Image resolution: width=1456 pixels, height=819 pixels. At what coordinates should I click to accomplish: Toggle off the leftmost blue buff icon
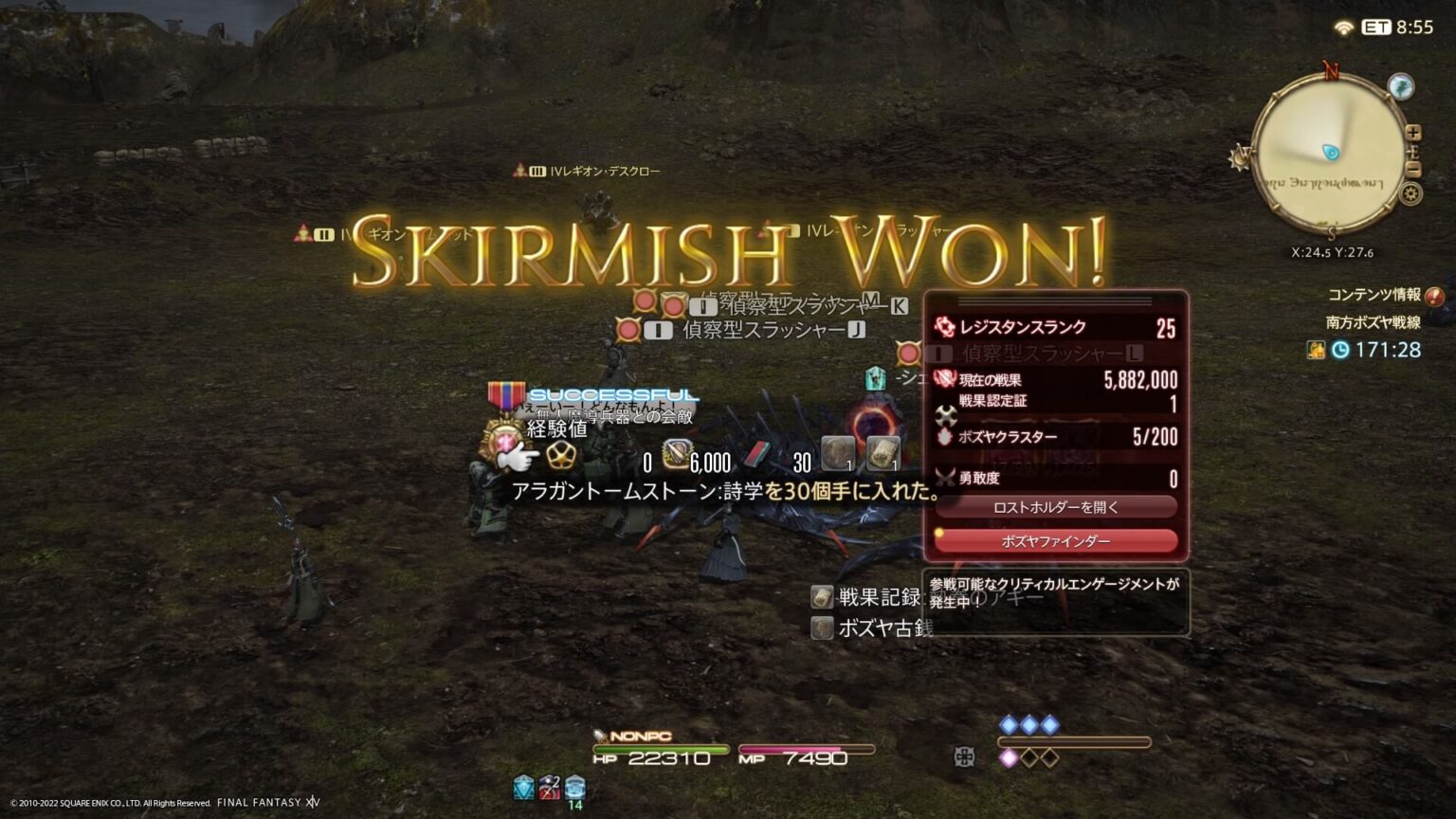click(523, 786)
